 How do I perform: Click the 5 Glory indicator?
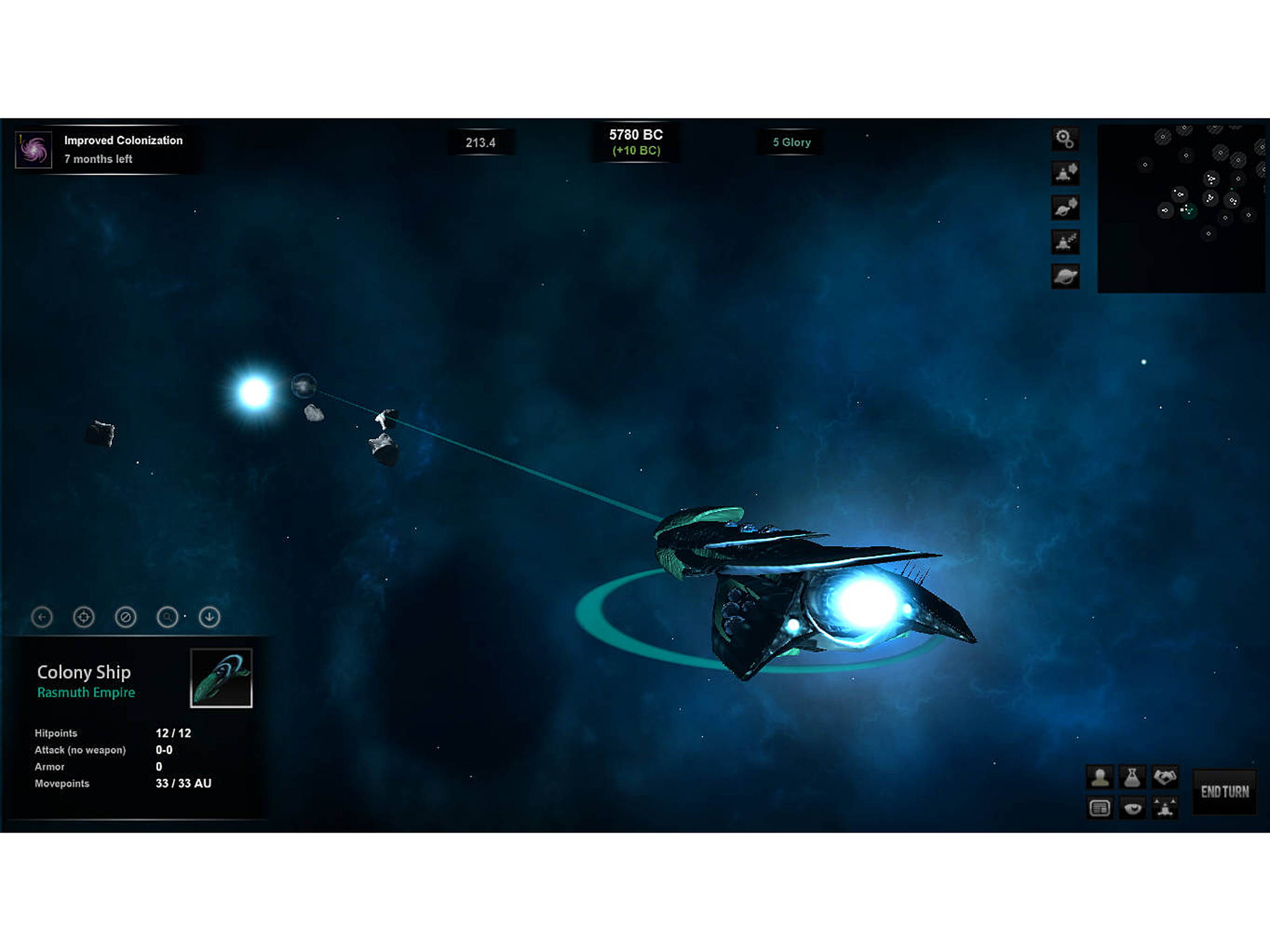(792, 142)
